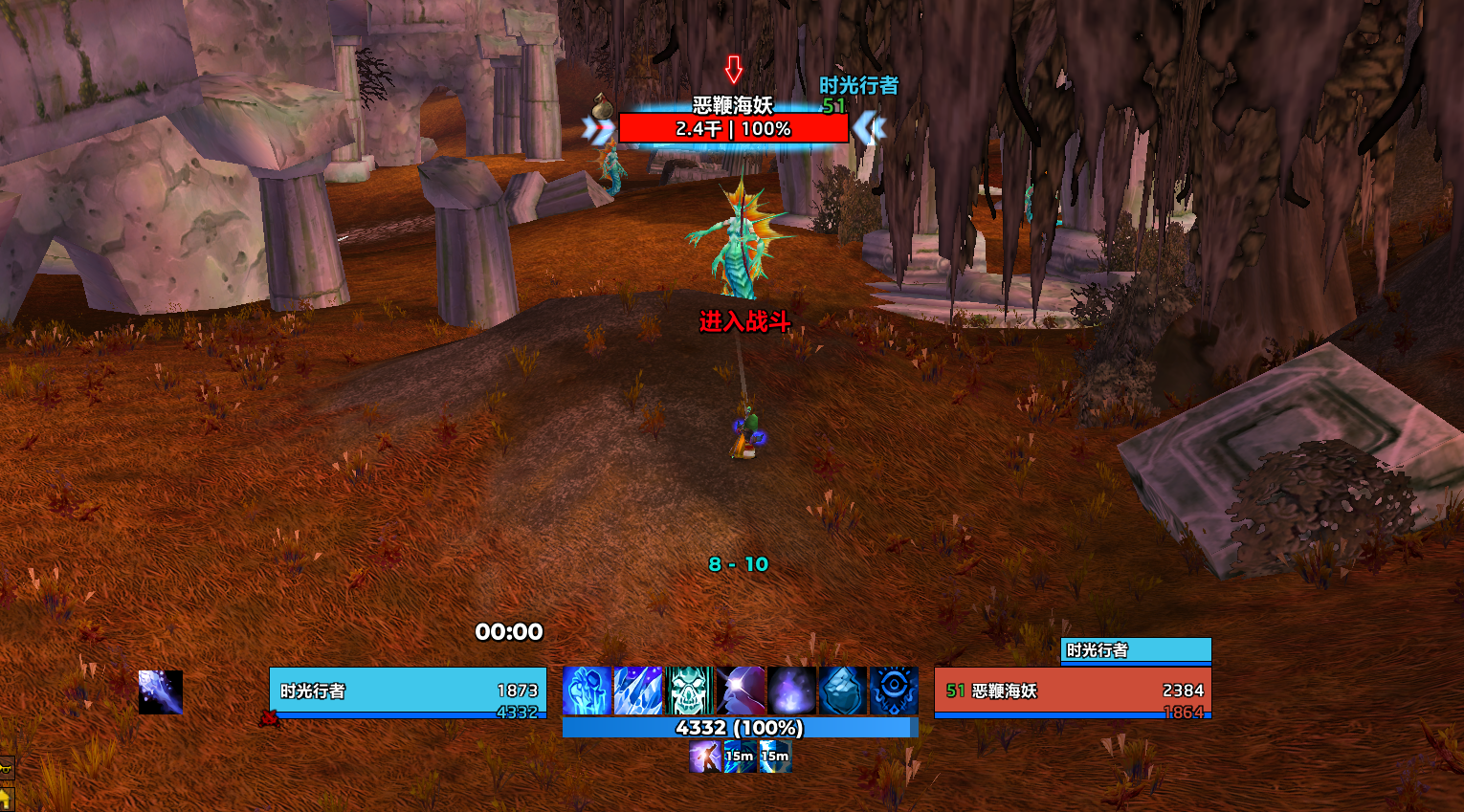Click the 恶鞭海妖 target unit frame
The height and width of the screenshot is (812, 1464).
[1073, 691]
